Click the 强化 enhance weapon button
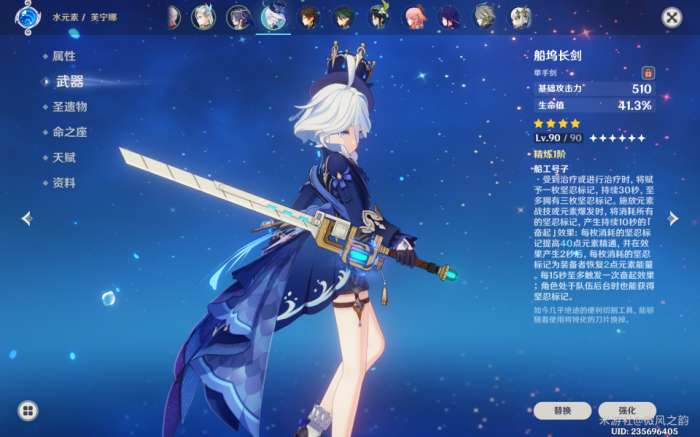 (627, 410)
